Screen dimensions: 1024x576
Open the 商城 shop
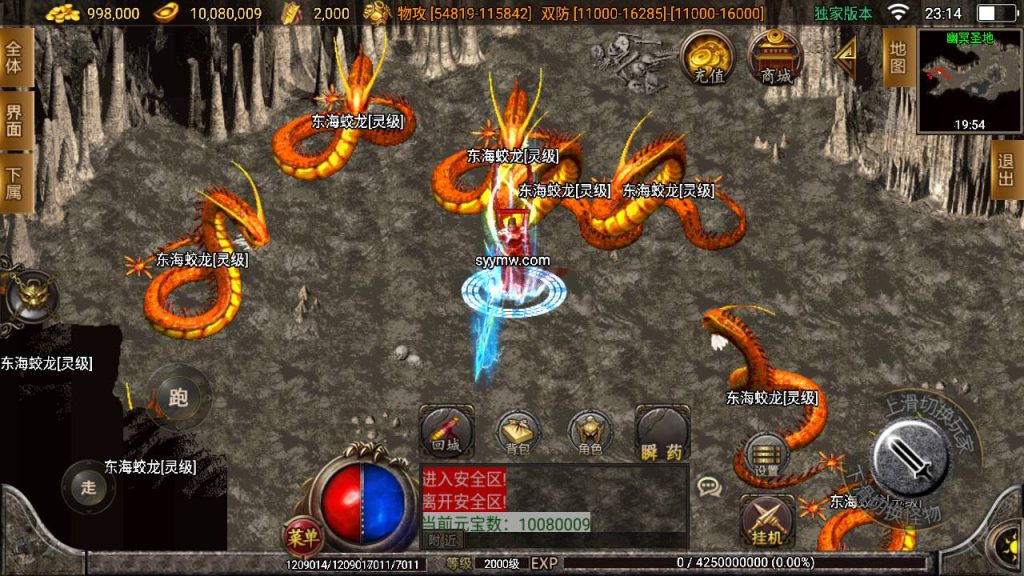(x=776, y=57)
